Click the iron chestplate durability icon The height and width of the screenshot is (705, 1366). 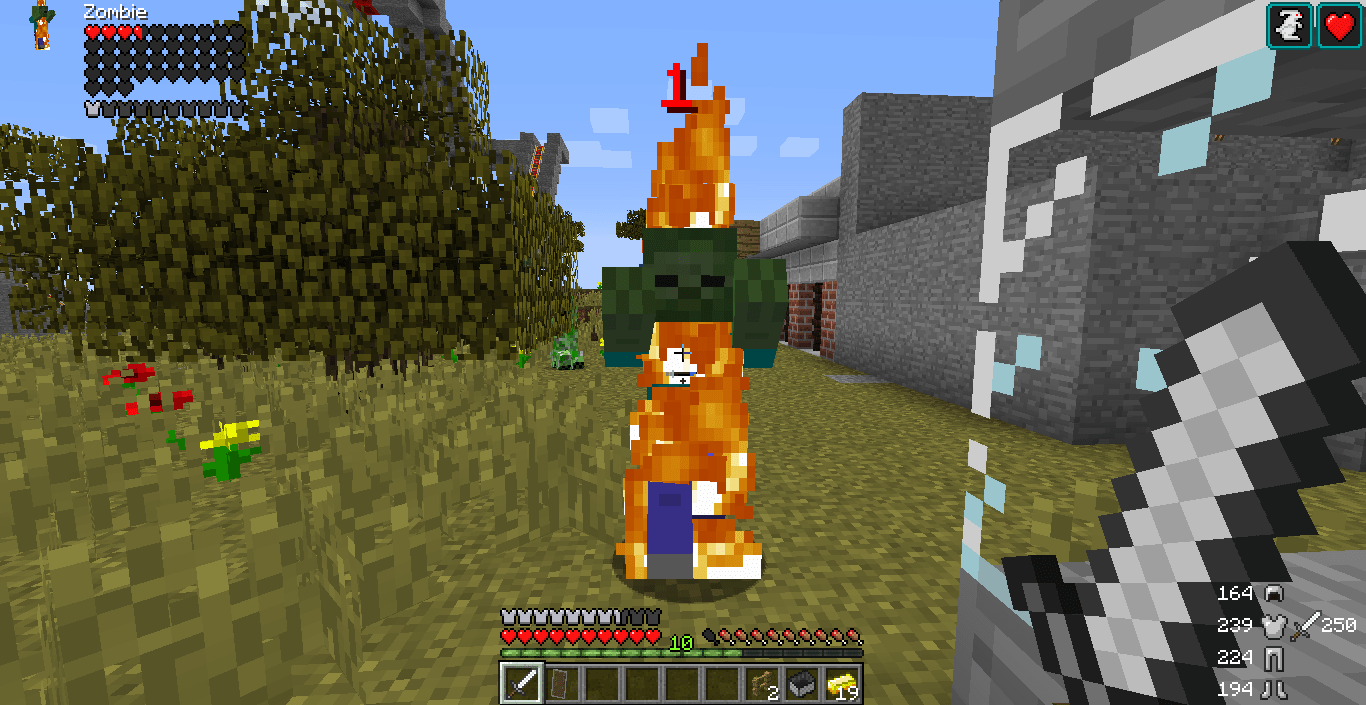pyautogui.click(x=1273, y=626)
